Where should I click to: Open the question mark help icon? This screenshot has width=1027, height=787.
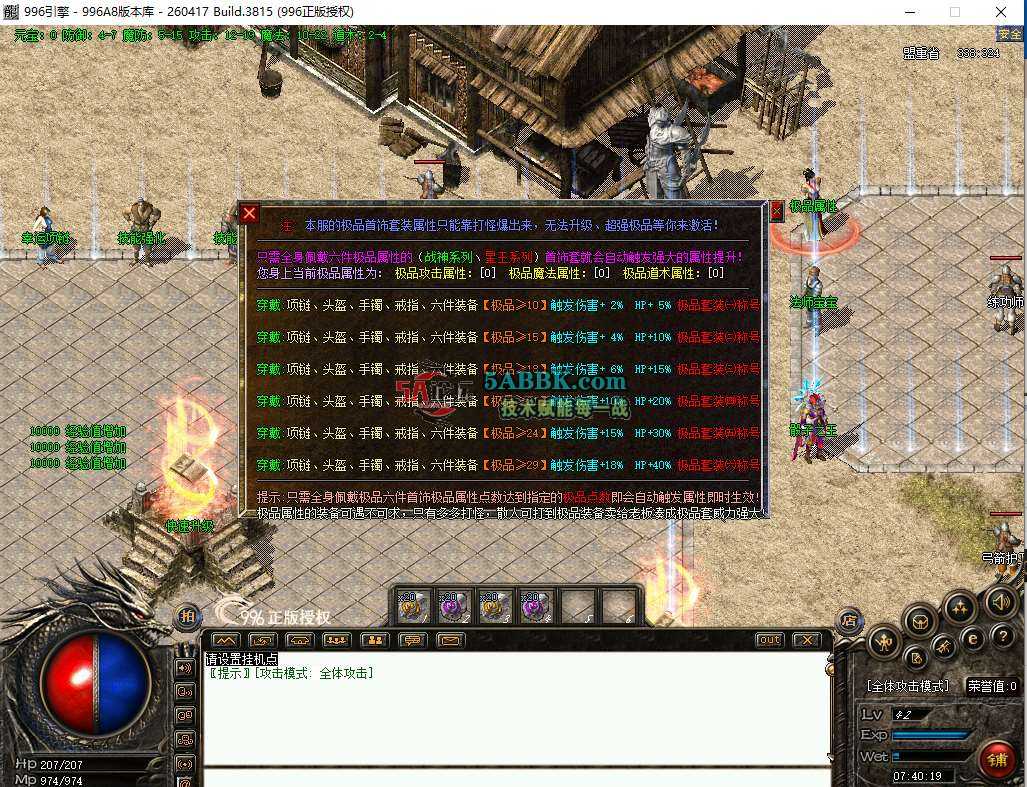(x=1002, y=637)
